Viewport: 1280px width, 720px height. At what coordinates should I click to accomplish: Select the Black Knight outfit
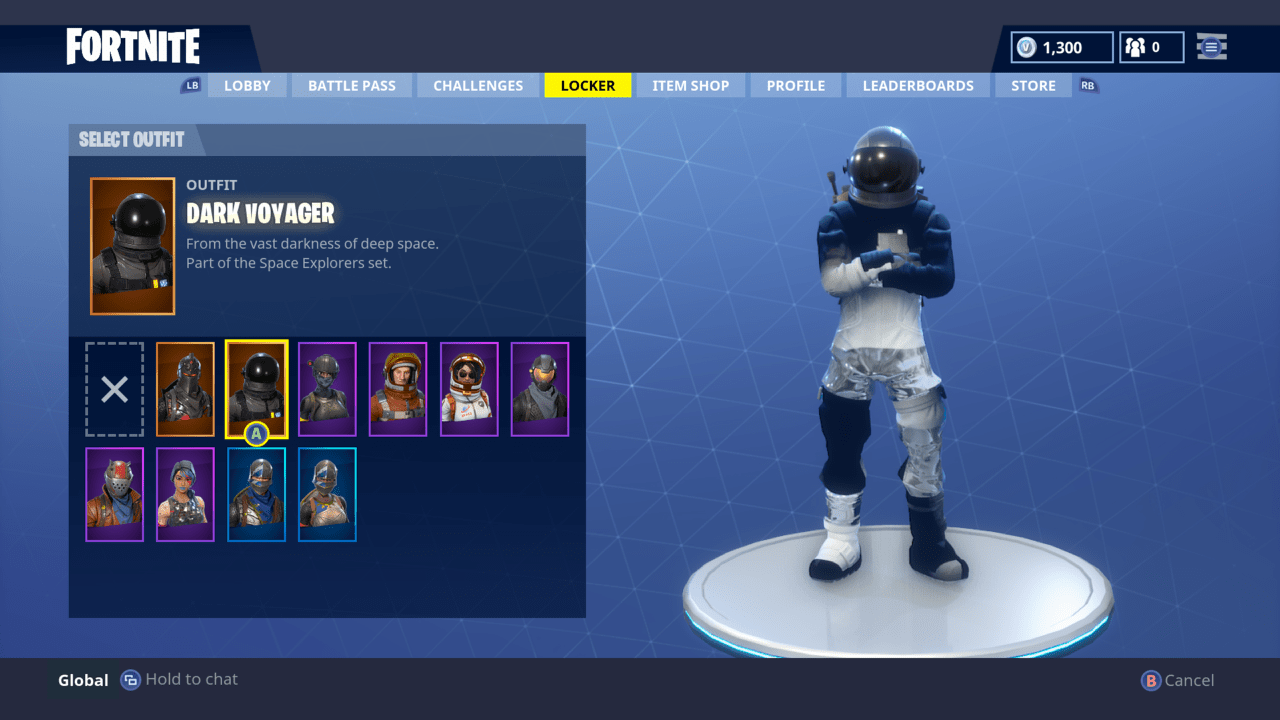coord(185,389)
